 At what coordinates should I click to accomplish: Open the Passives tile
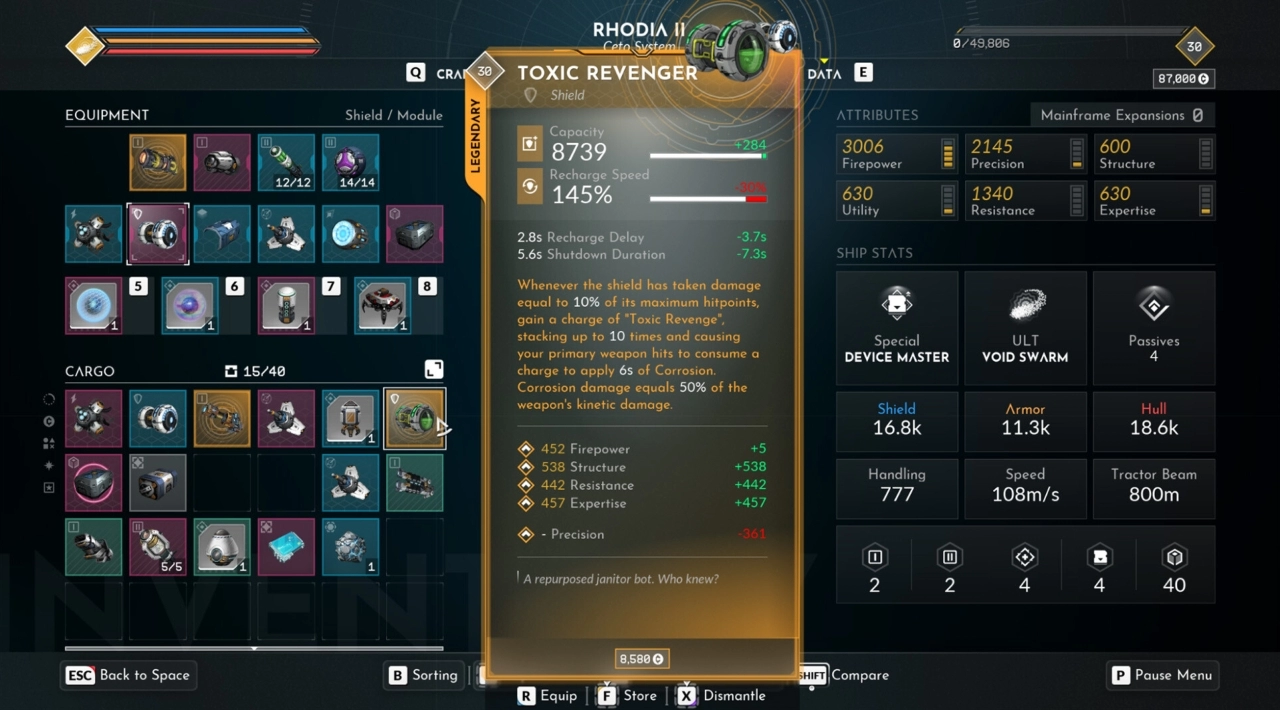1153,328
